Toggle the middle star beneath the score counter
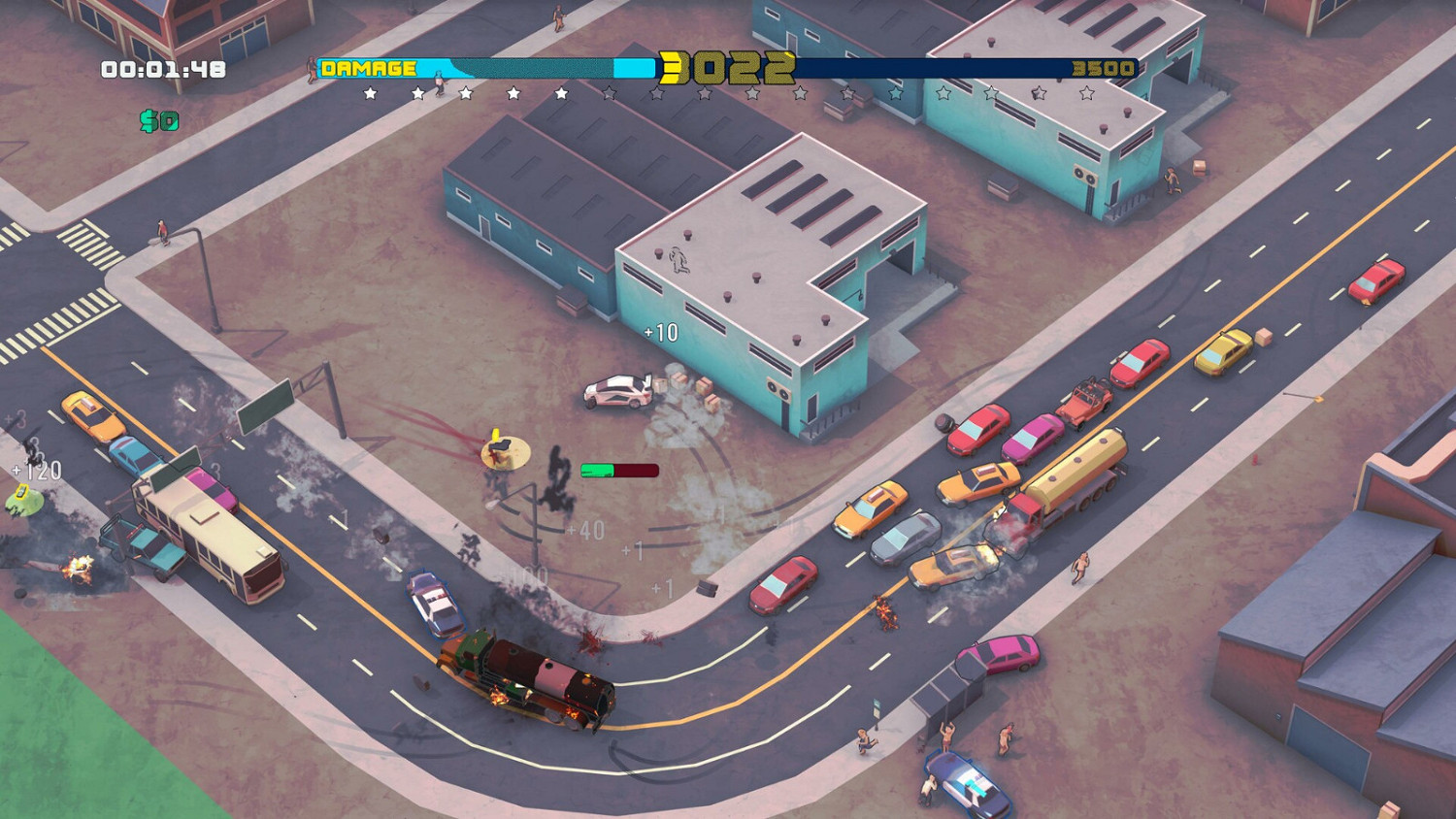This screenshot has height=819, width=1456. point(705,92)
